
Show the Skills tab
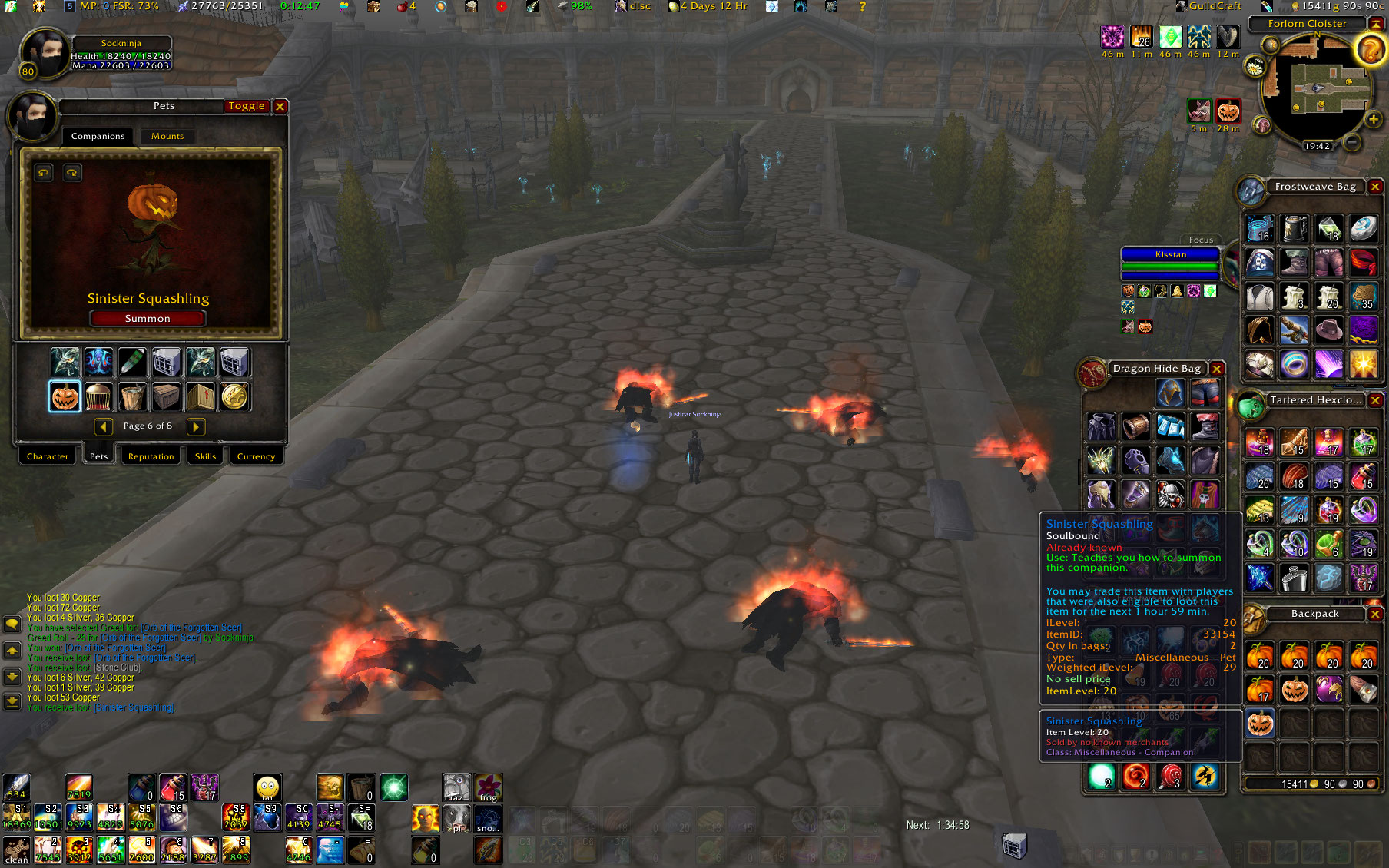click(x=205, y=456)
